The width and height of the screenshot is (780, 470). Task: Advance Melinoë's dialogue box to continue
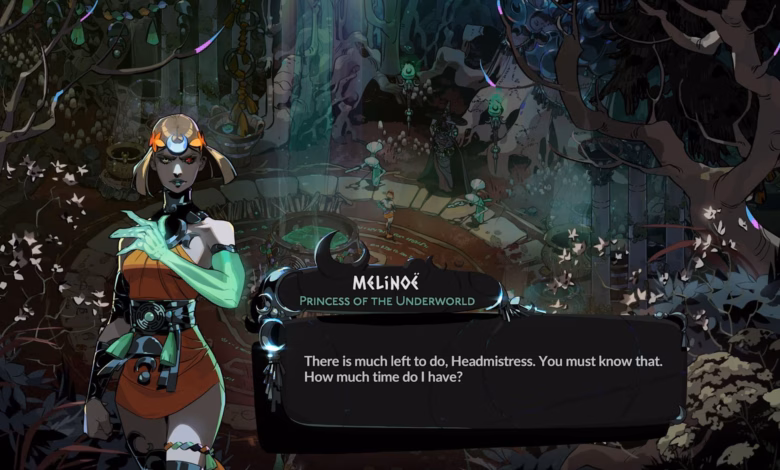pyautogui.click(x=470, y=370)
